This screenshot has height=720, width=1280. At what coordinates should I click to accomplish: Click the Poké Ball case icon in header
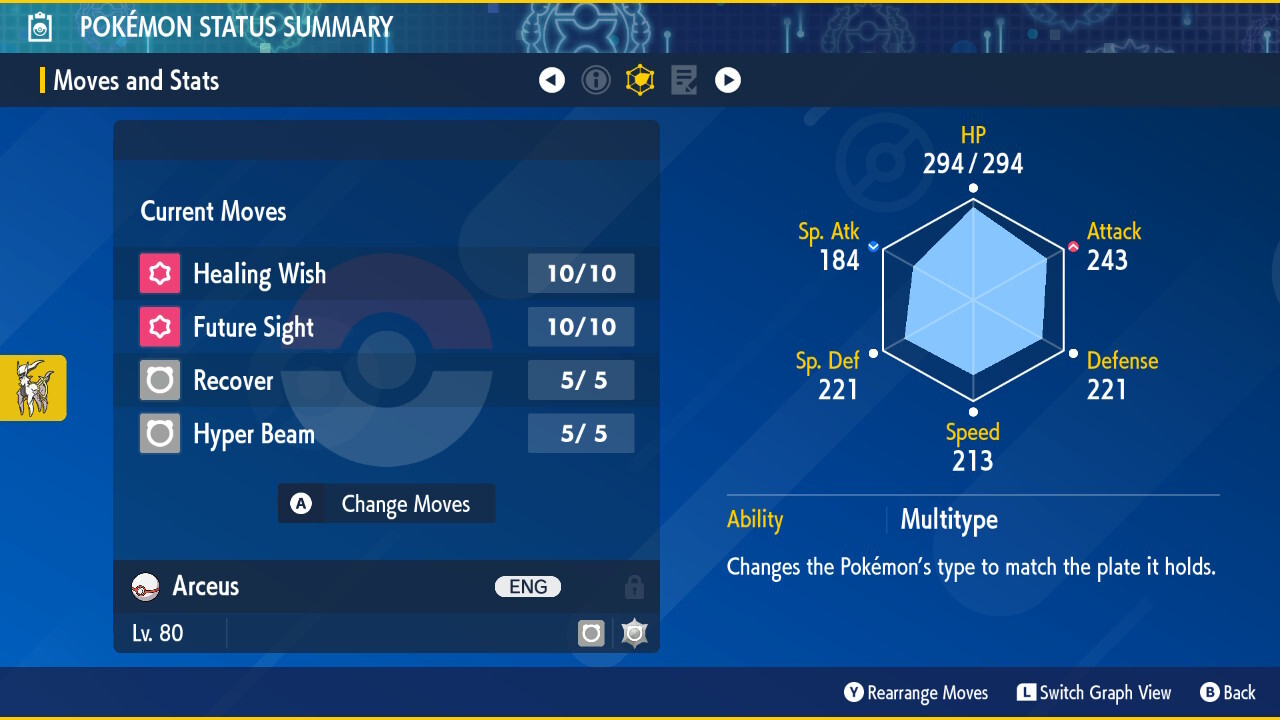(38, 26)
